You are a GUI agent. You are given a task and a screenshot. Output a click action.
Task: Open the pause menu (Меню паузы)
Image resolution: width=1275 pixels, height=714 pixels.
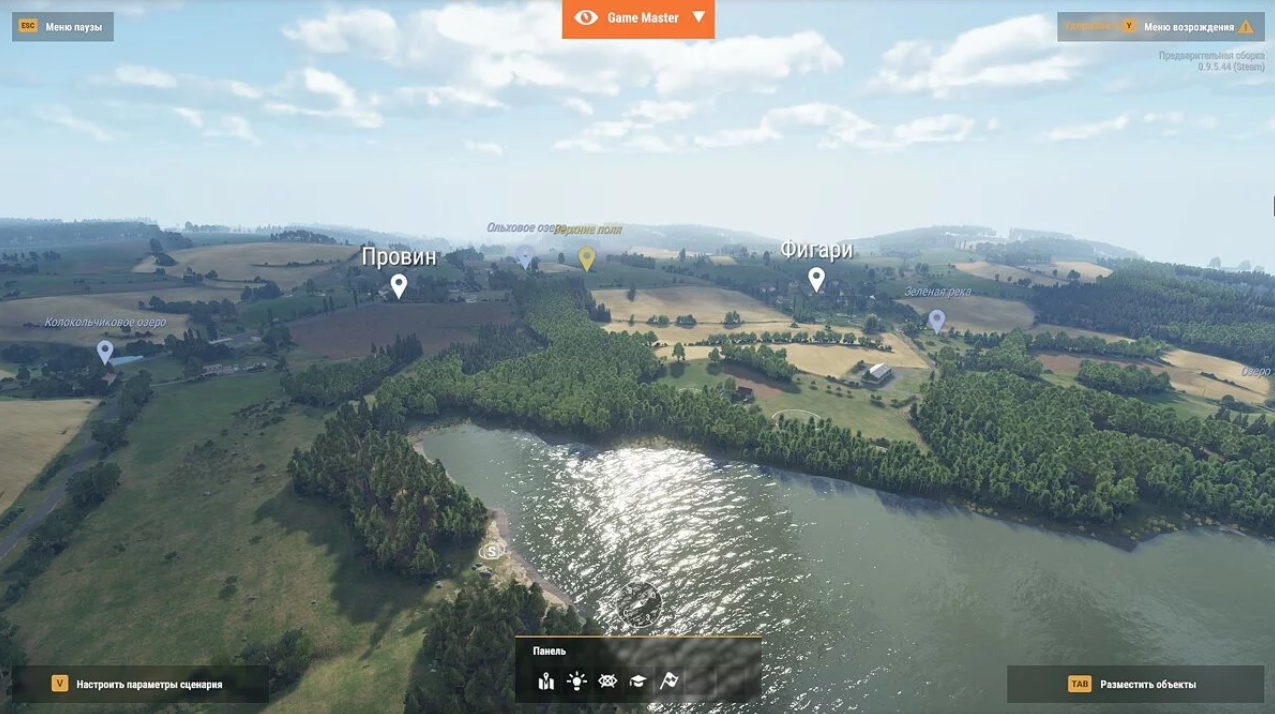tap(63, 27)
